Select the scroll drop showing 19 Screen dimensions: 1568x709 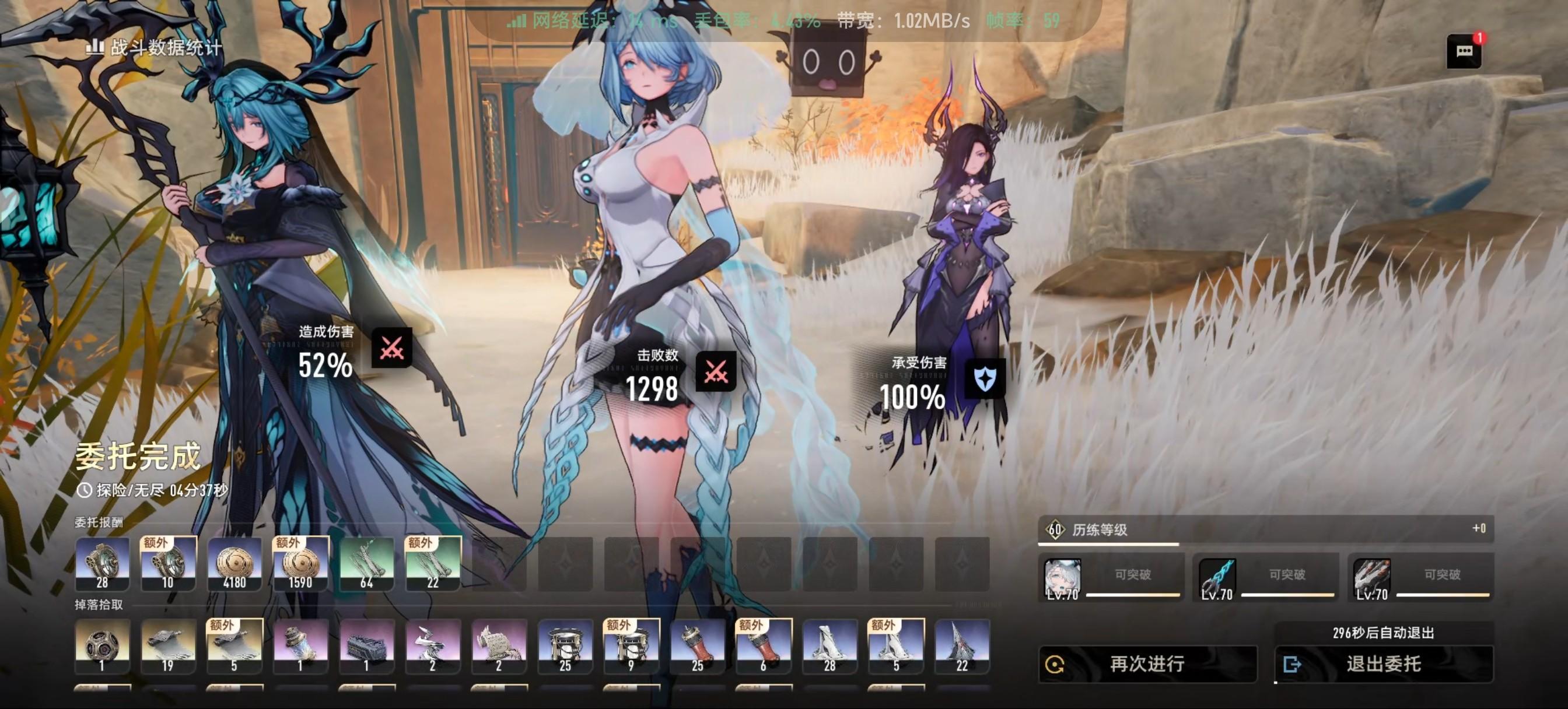tap(168, 646)
